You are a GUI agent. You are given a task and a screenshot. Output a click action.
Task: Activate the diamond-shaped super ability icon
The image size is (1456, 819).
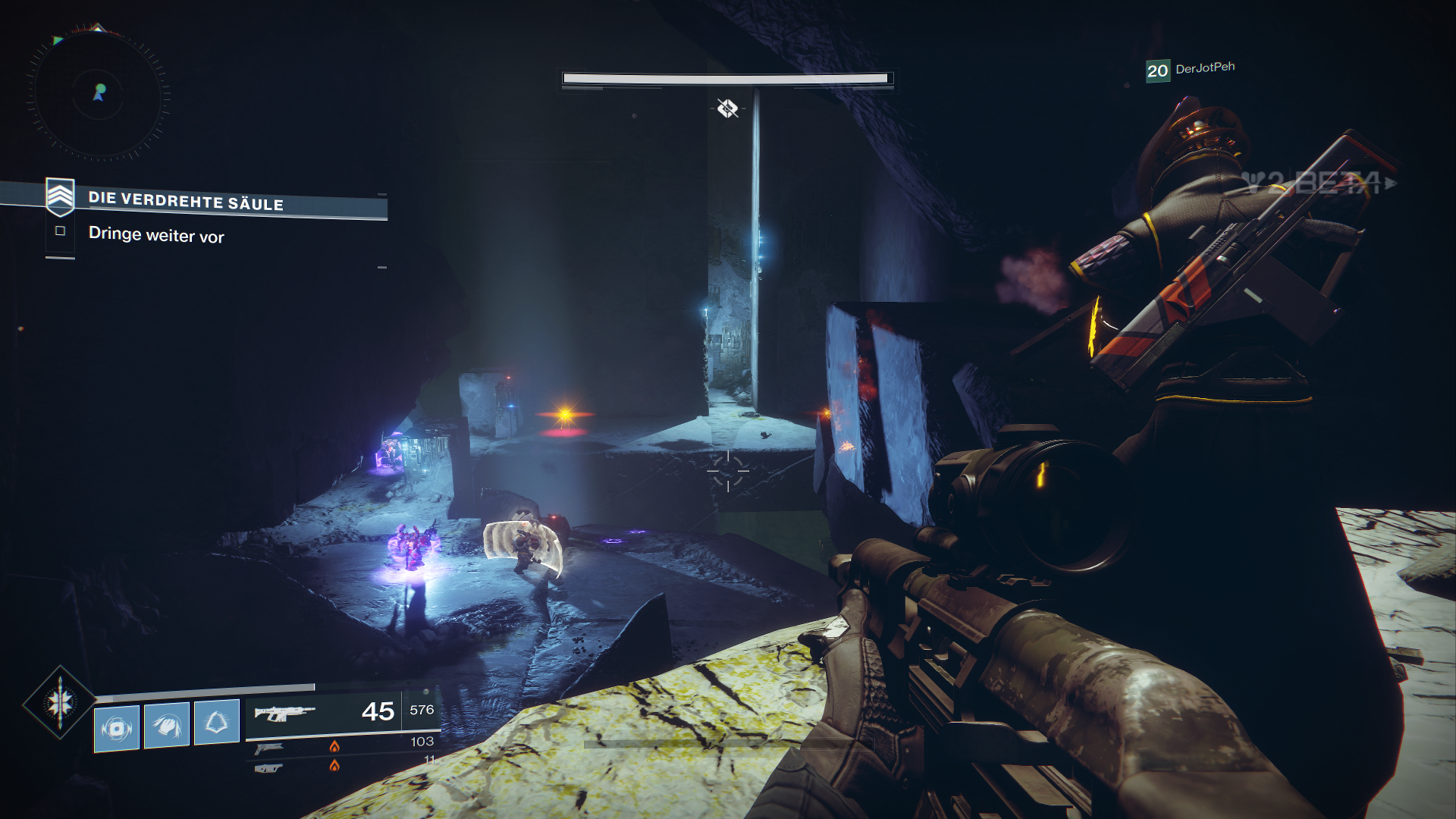click(60, 702)
